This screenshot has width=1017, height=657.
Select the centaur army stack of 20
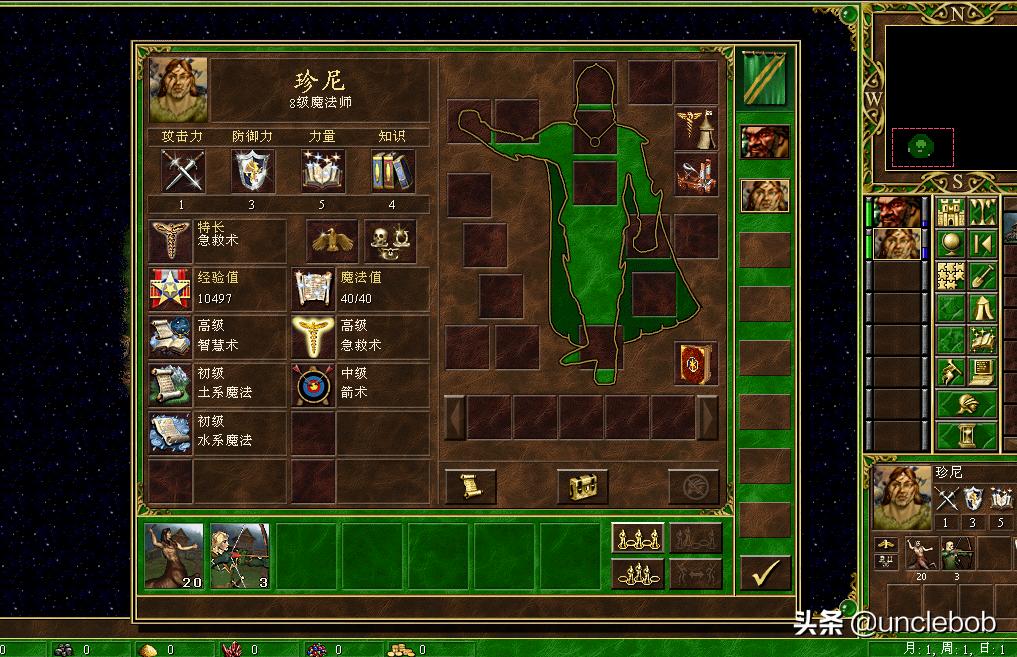(174, 555)
